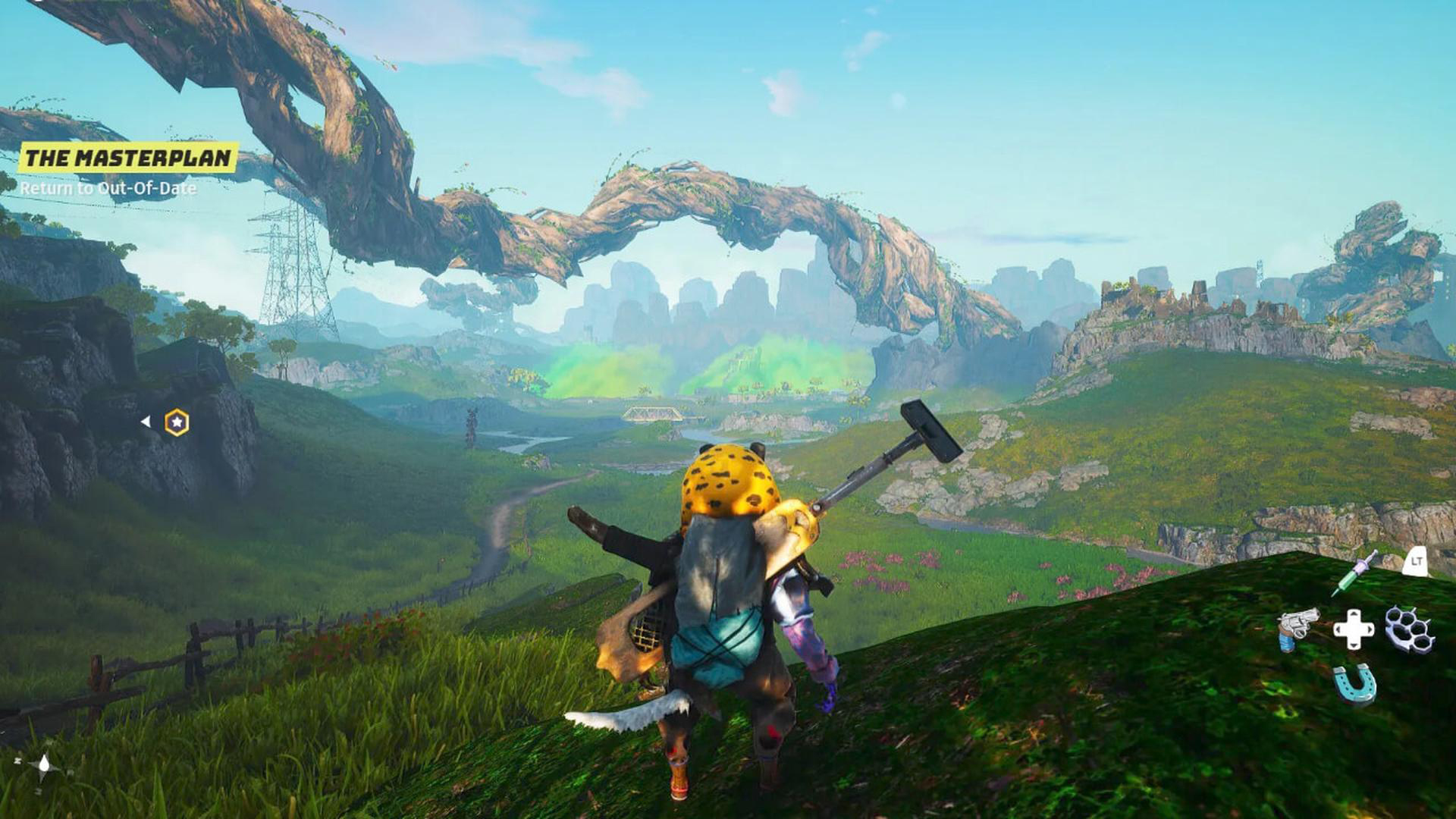Click the white d-pad quick-select icon

(x=1354, y=629)
